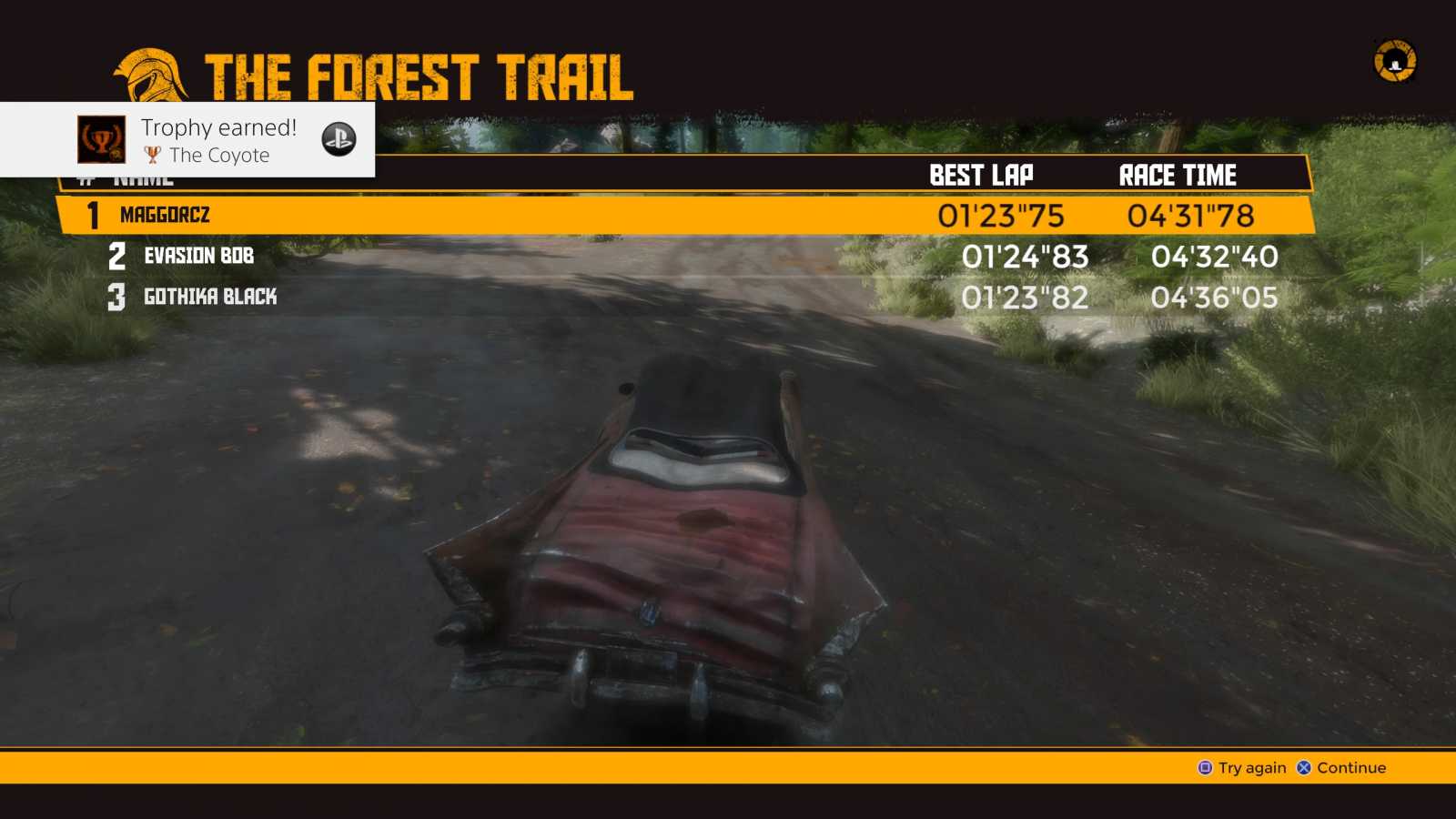Screen dimensions: 1456x819
Task: Select the trophy artwork thumbnail in notification
Action: 100,140
